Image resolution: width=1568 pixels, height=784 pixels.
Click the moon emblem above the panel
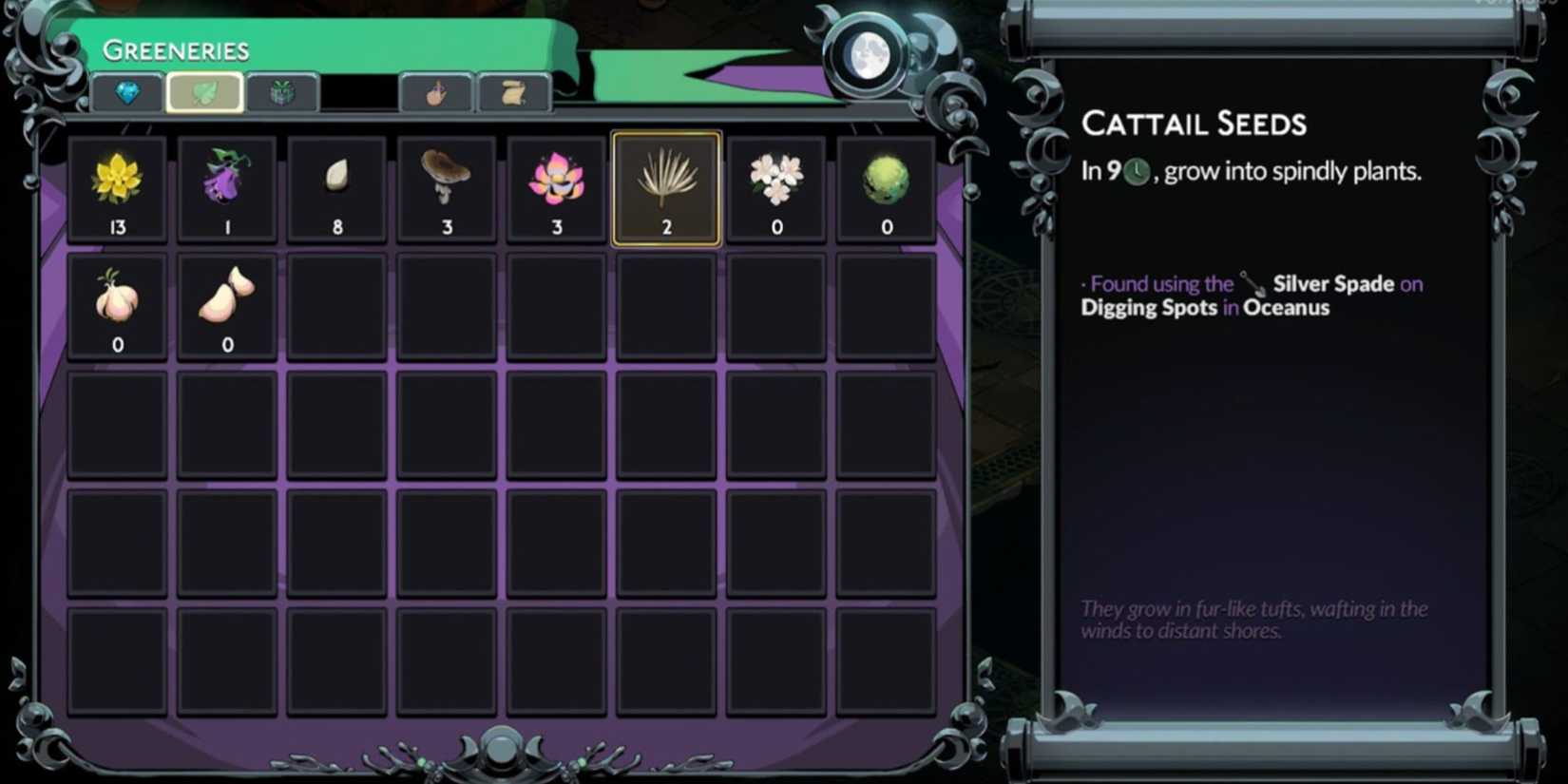[x=870, y=55]
